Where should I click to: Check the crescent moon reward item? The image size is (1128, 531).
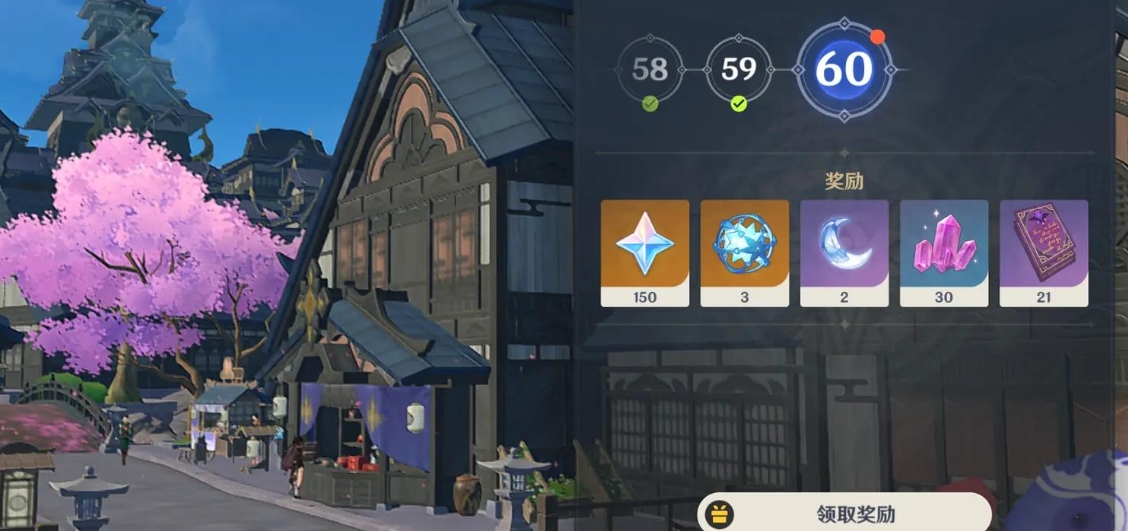click(x=845, y=252)
